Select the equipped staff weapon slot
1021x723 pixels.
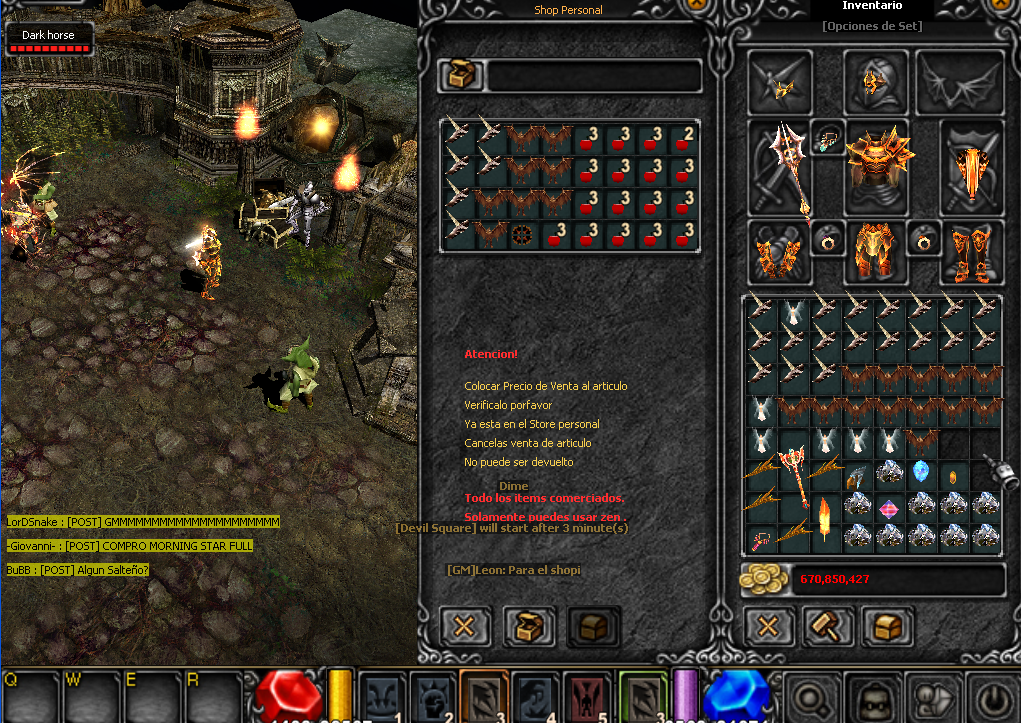coord(780,167)
